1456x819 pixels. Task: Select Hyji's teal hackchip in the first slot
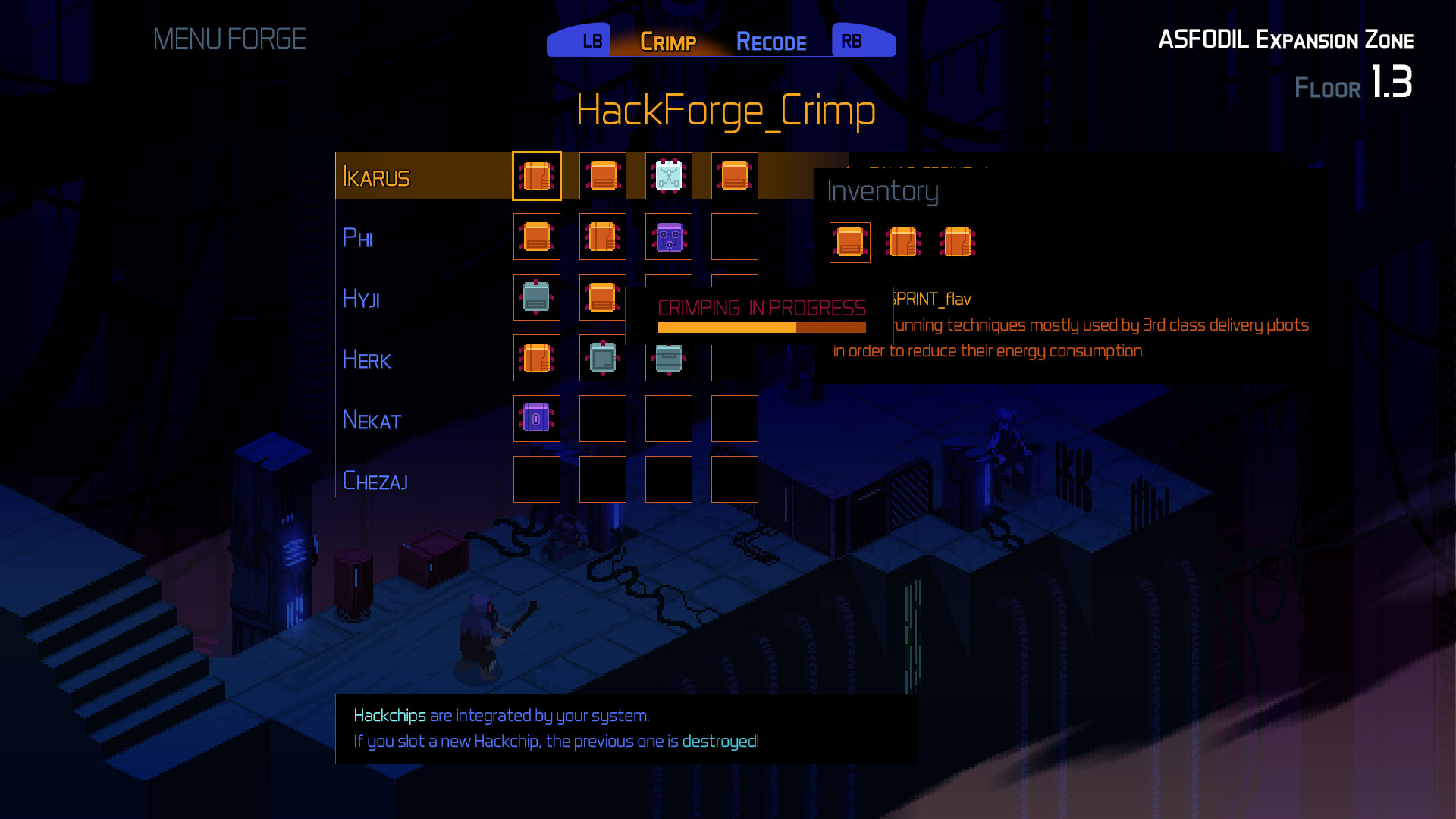[537, 297]
